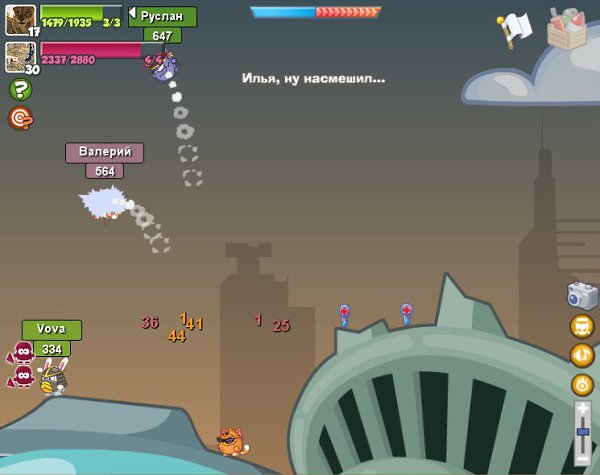
Task: Open the green question mark help
Action: 19,90
